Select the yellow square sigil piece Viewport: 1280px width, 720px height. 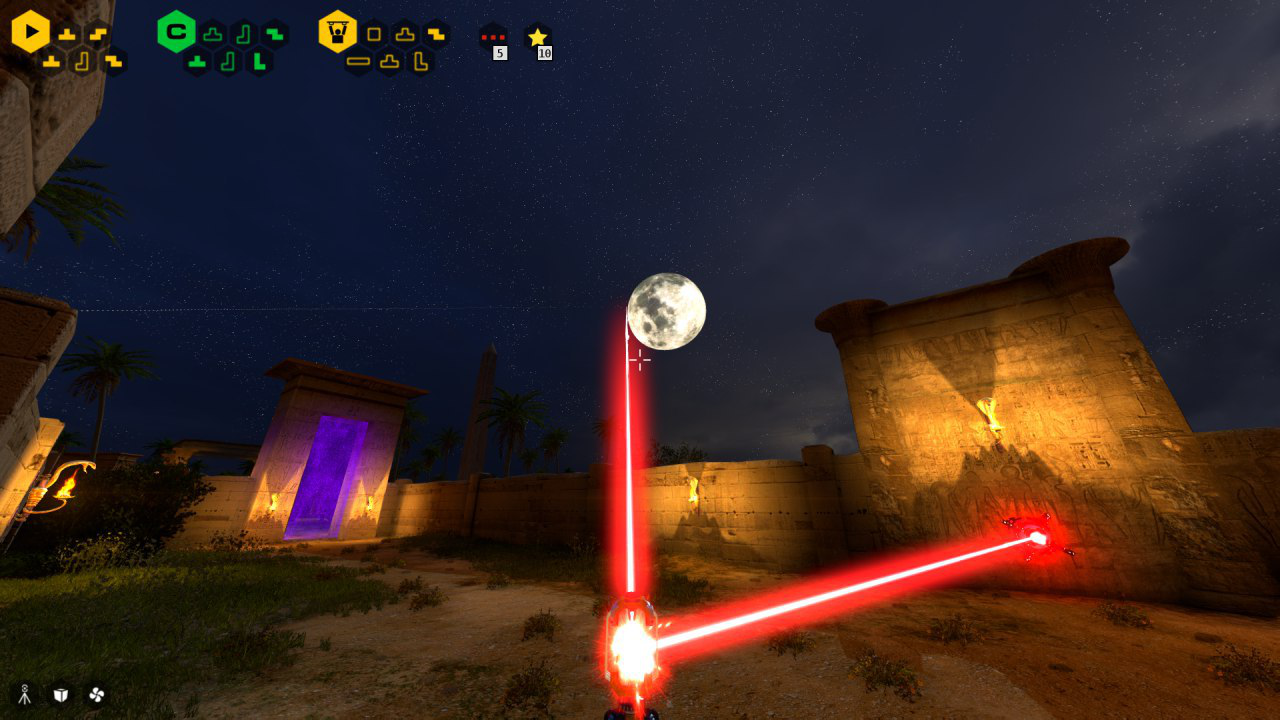[x=374, y=34]
